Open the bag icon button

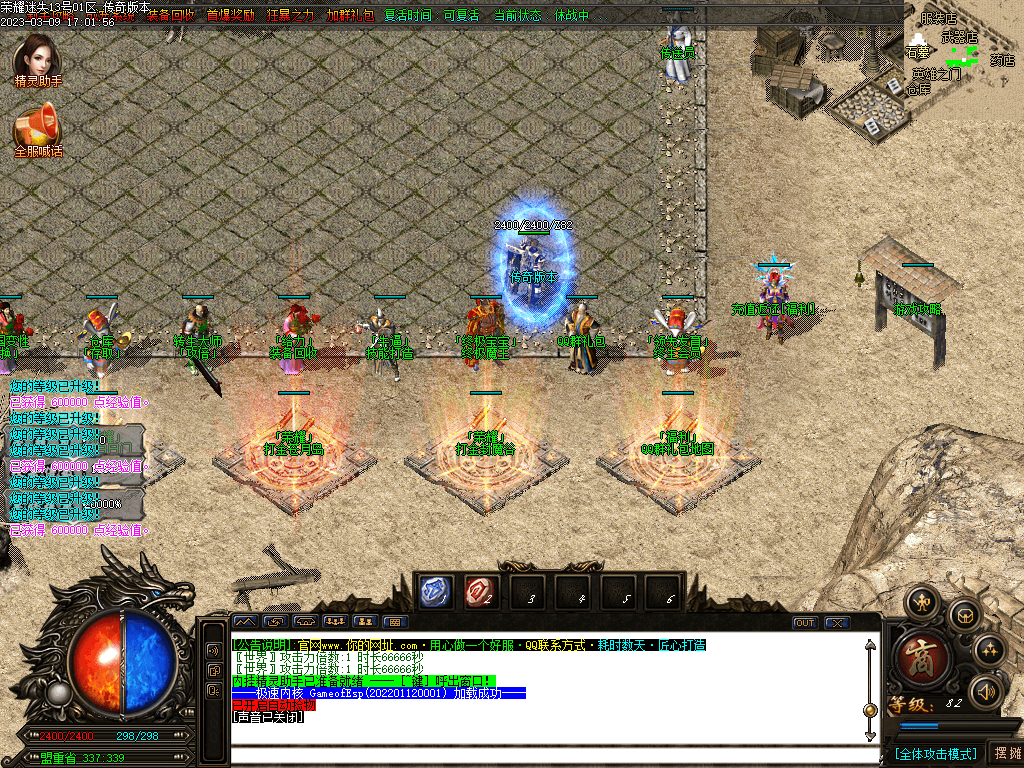(x=964, y=614)
